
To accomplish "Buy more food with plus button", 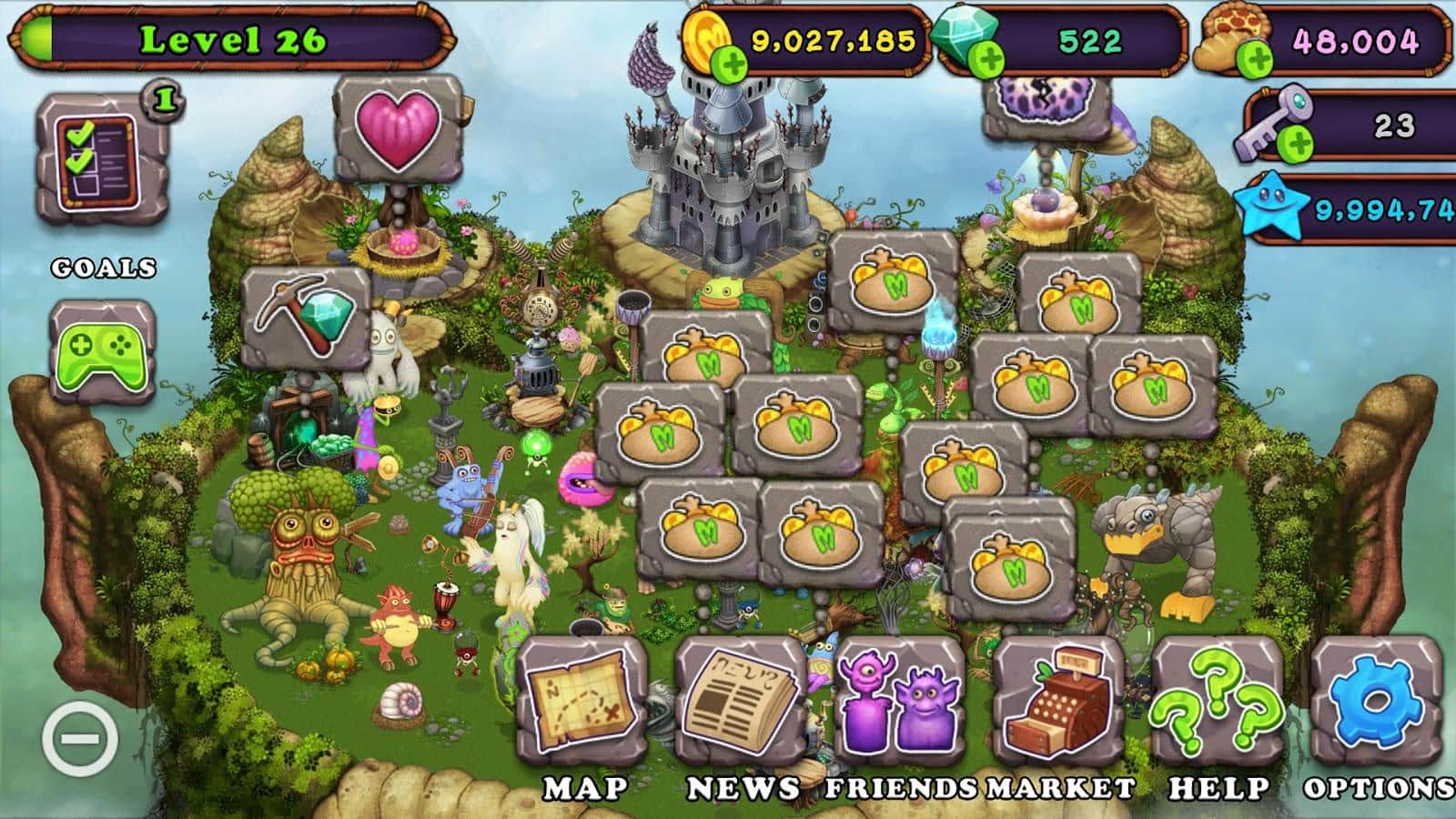I will pos(1257,60).
